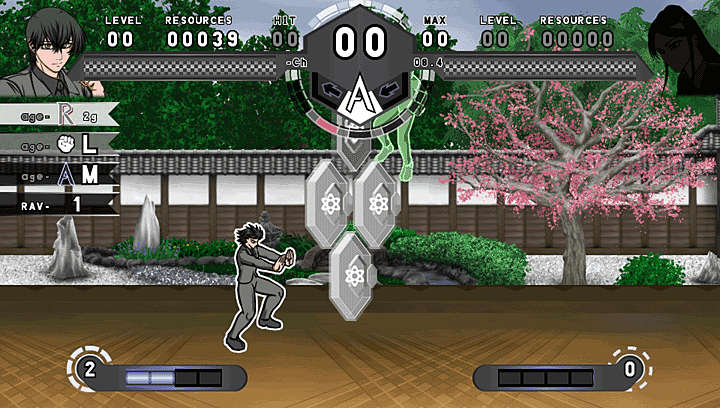
Task: Click the RAV- 1 panel
Action: pyautogui.click(x=58, y=204)
